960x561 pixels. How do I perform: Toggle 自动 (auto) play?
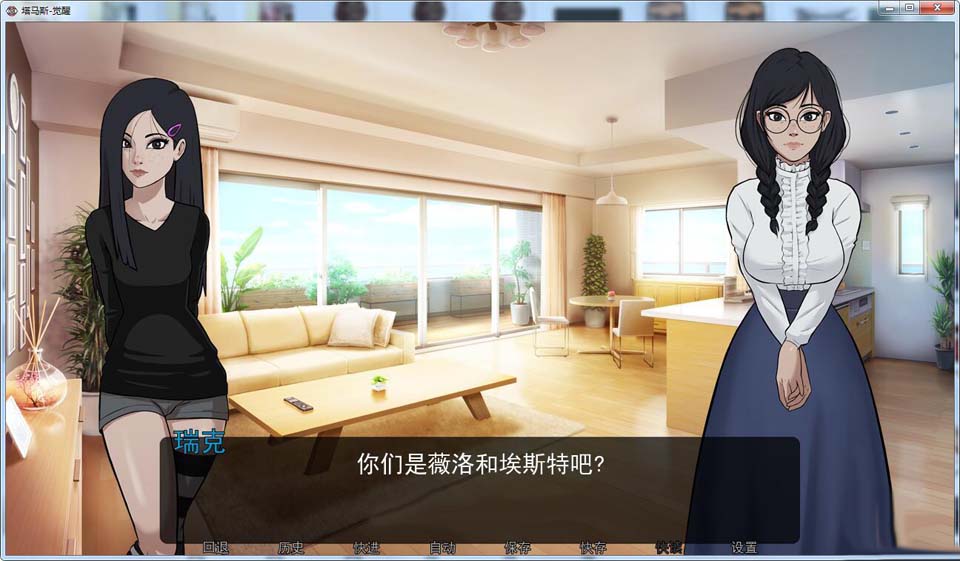[442, 548]
